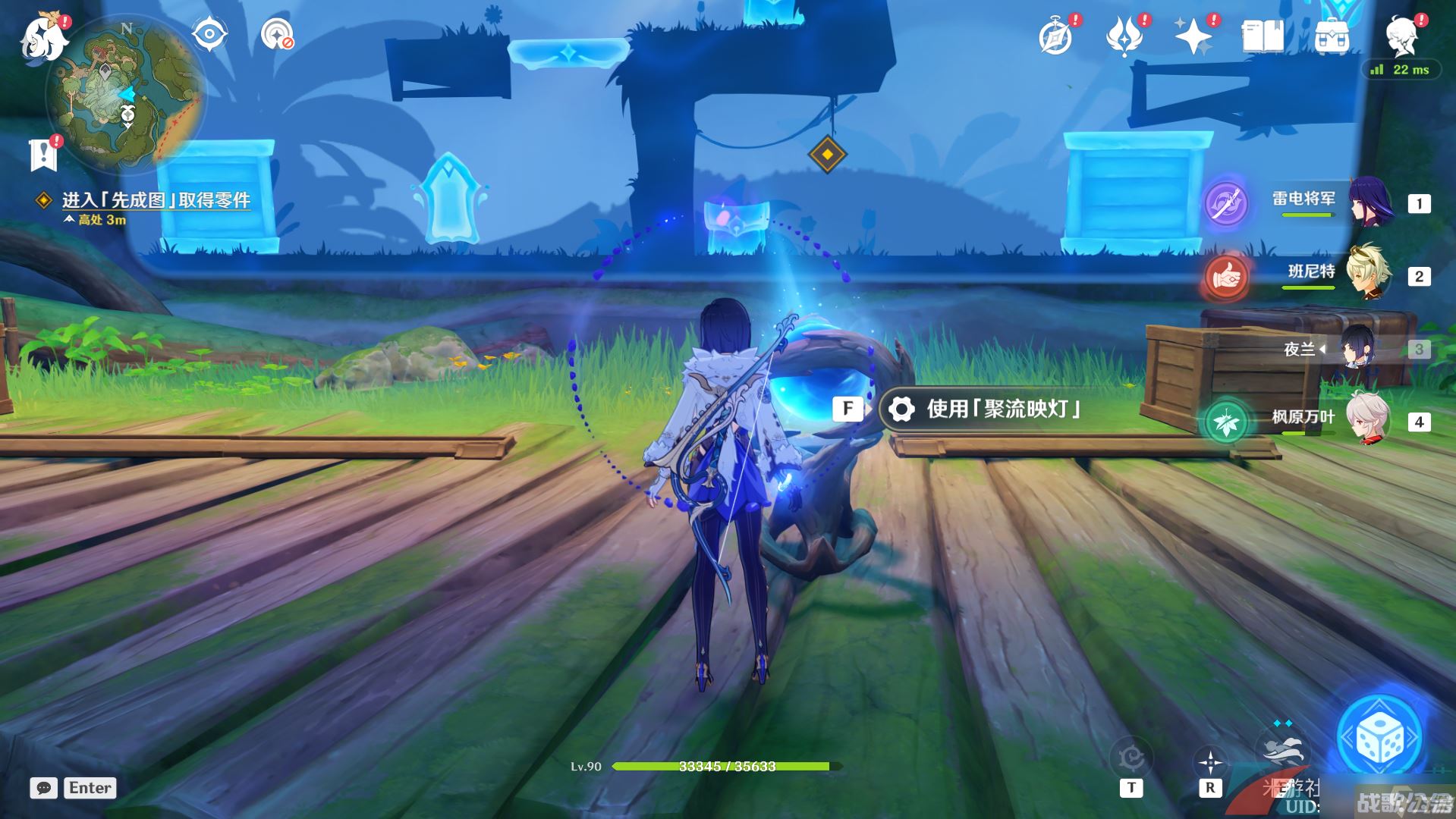
Task: Open the wish star icon
Action: pos(1193,36)
